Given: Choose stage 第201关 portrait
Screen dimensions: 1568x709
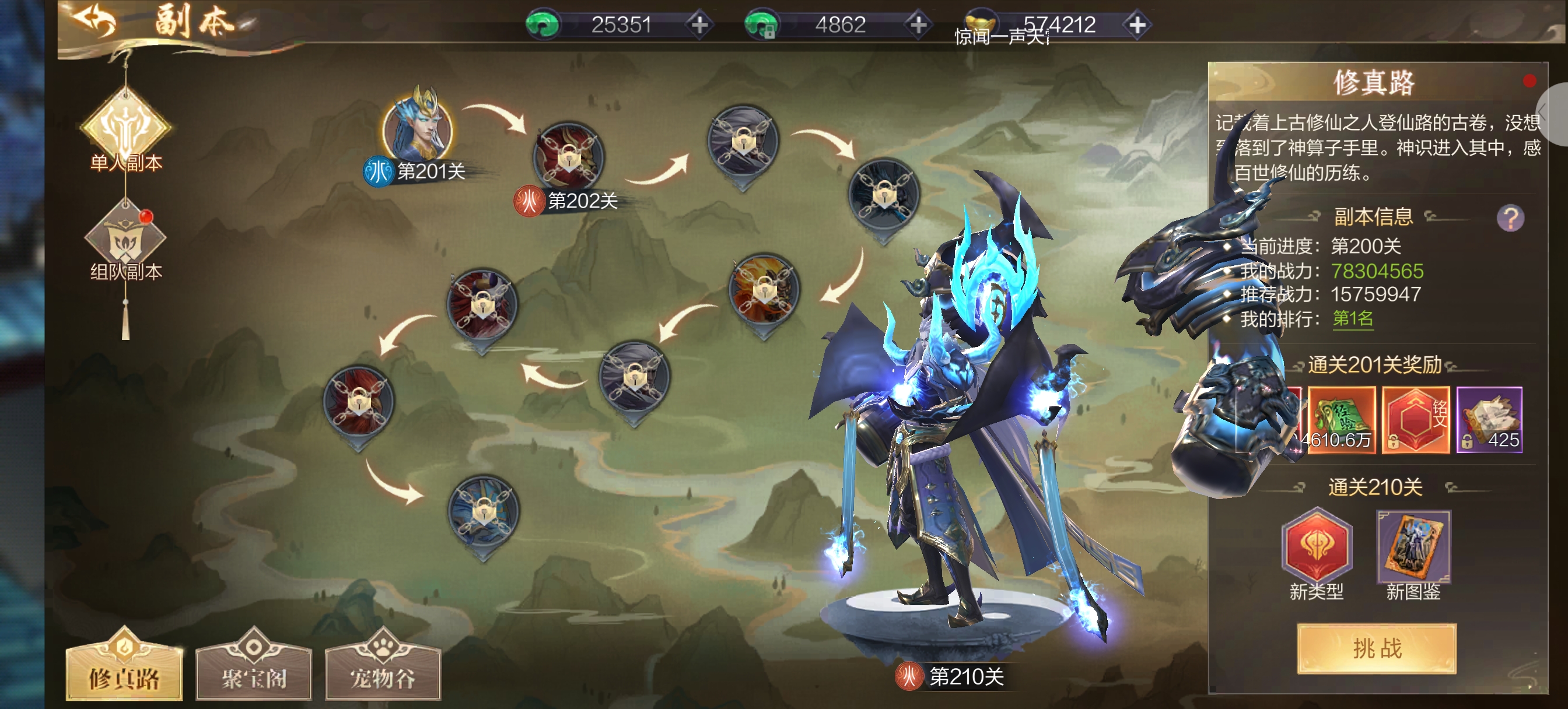Looking at the screenshot, I should coord(418,128).
